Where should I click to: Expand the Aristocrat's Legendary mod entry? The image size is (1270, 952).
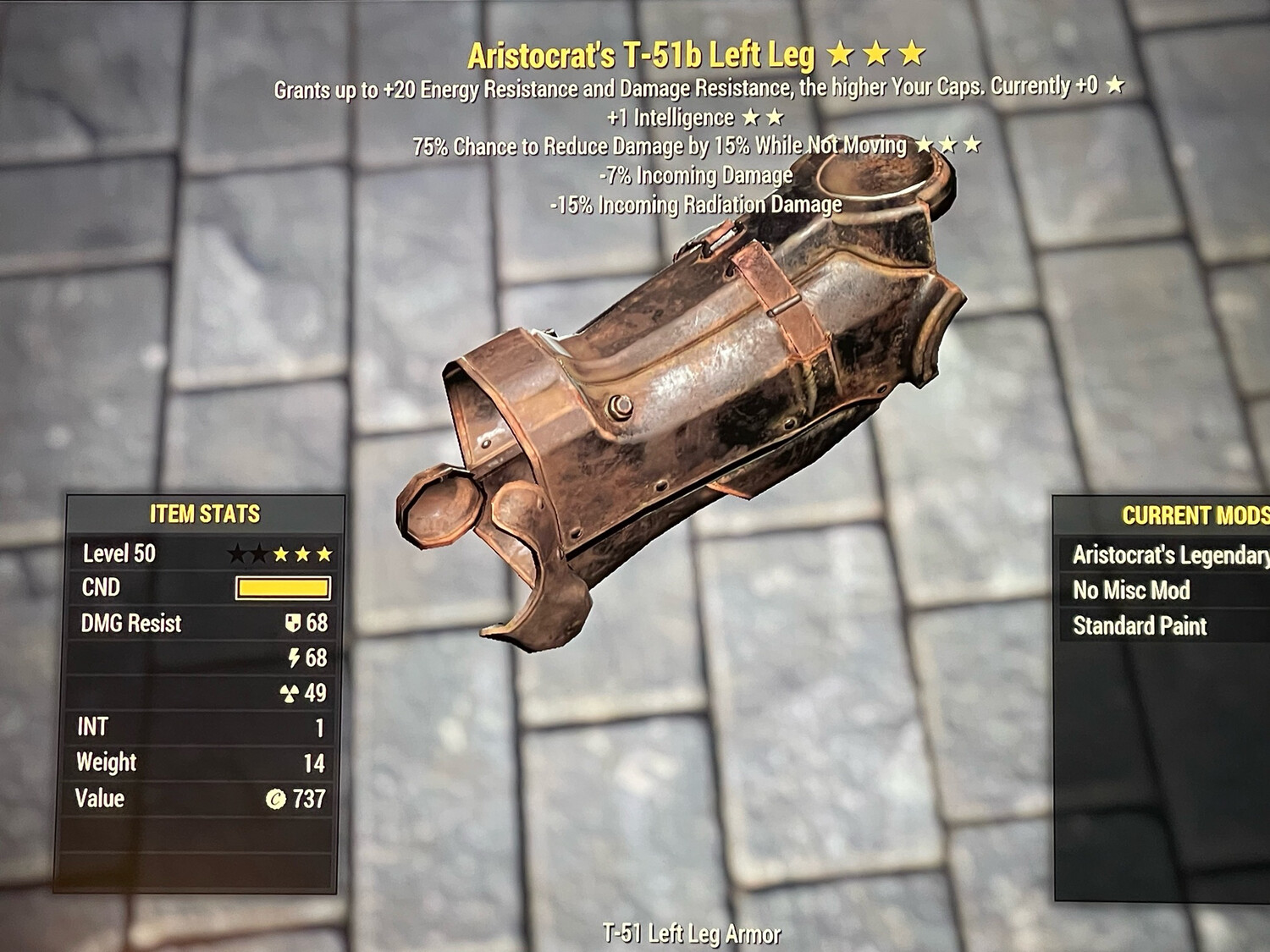pyautogui.click(x=1168, y=554)
